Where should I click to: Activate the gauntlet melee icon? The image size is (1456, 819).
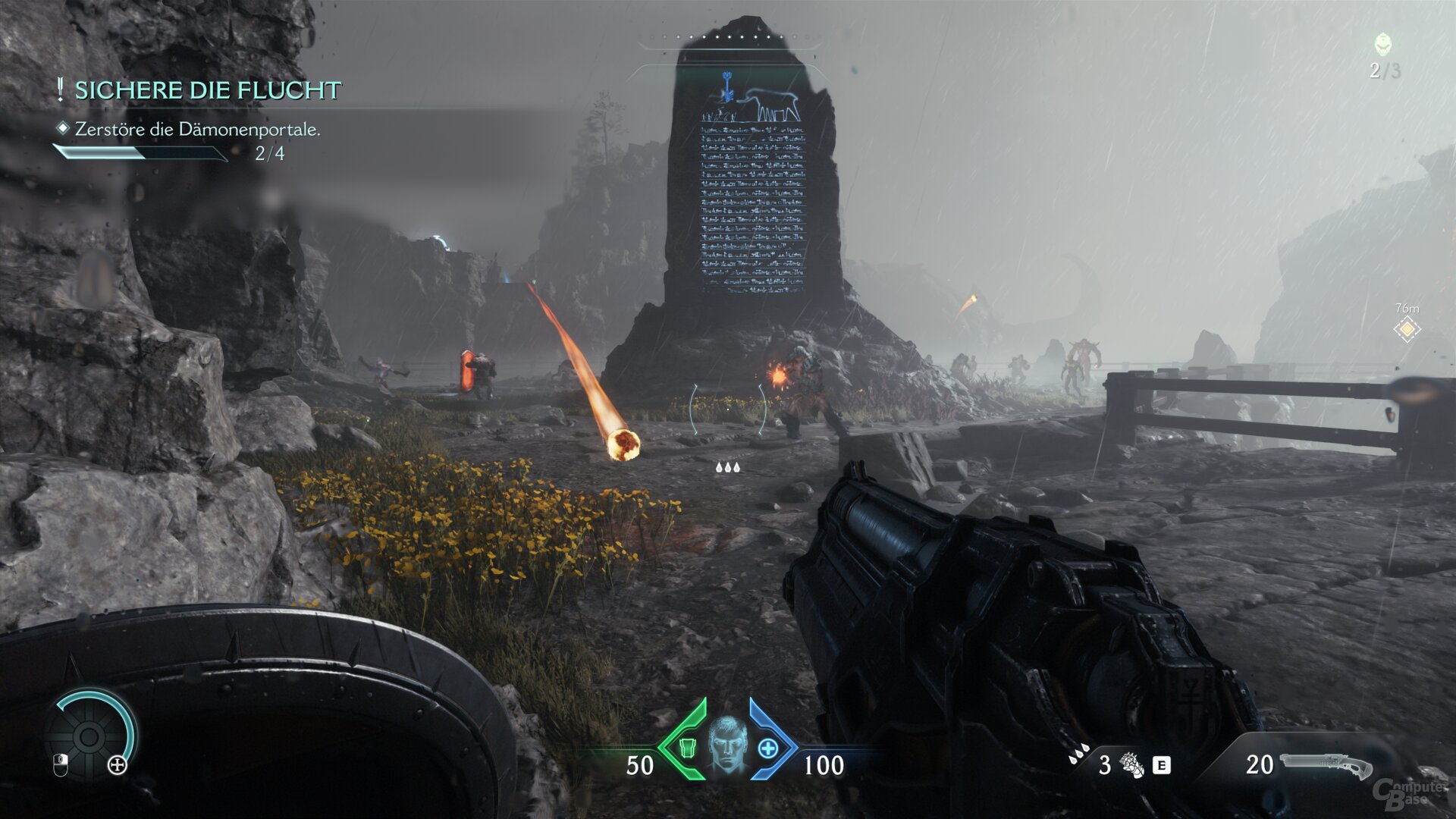pos(1132,765)
